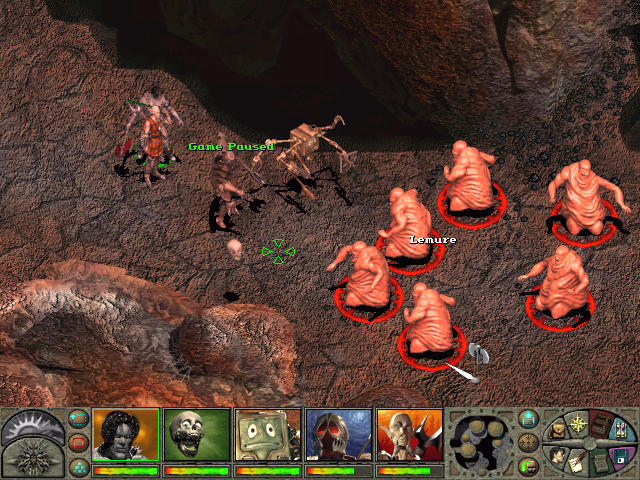Screen dimensions: 640x480
Task: Click the sun dial above the spiked emblem
Action: 30,424
